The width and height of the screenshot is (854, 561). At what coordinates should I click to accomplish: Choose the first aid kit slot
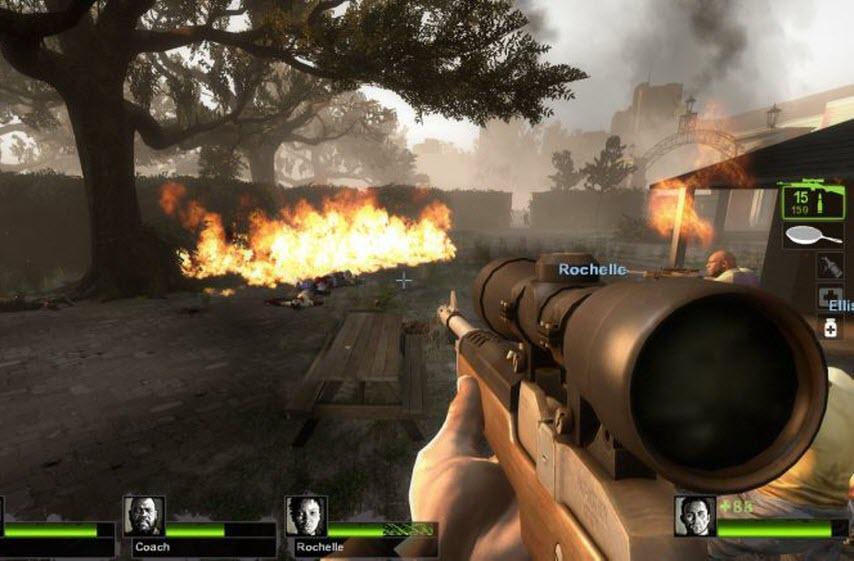tap(830, 298)
